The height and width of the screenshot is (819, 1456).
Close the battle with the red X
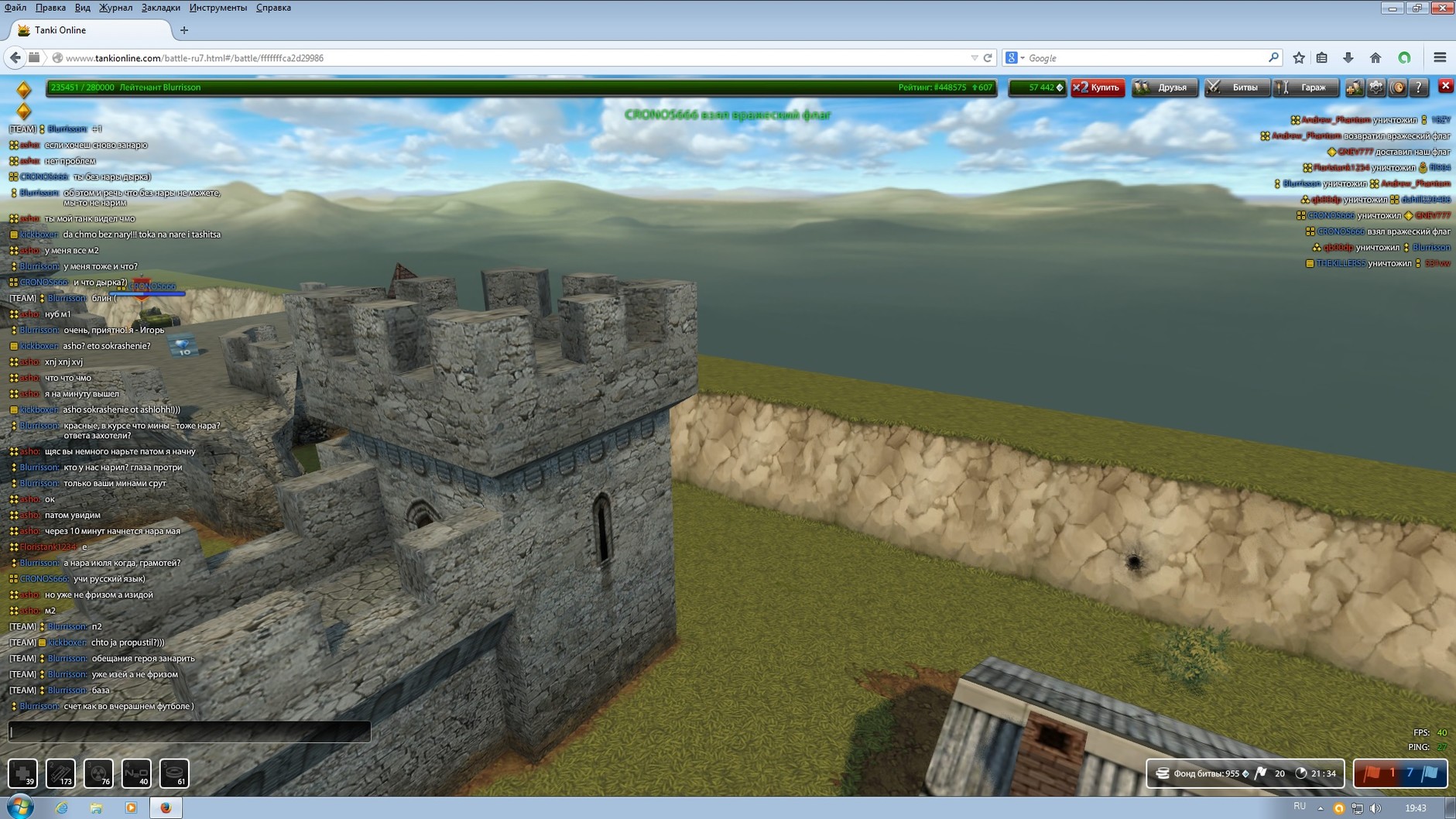click(1445, 86)
